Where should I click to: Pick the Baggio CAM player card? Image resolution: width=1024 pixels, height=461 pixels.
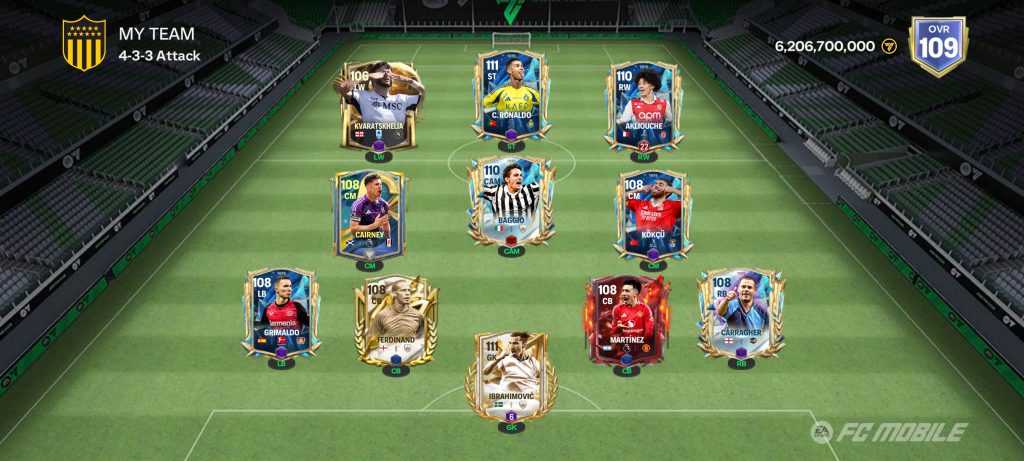point(510,200)
